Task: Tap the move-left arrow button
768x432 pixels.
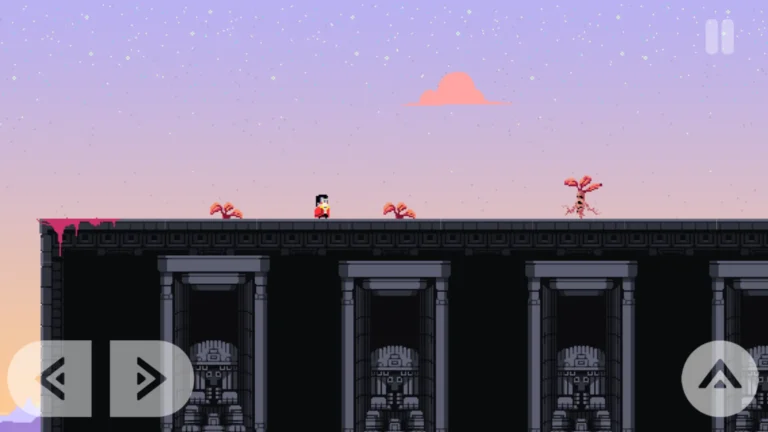Action: pos(51,378)
